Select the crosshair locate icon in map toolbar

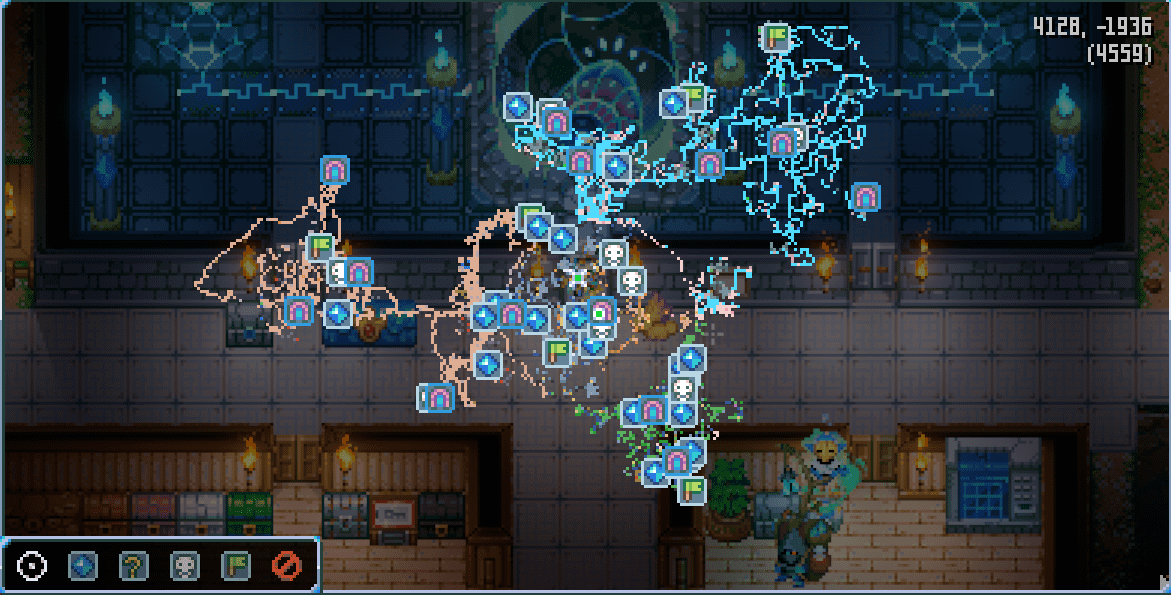tap(32, 567)
